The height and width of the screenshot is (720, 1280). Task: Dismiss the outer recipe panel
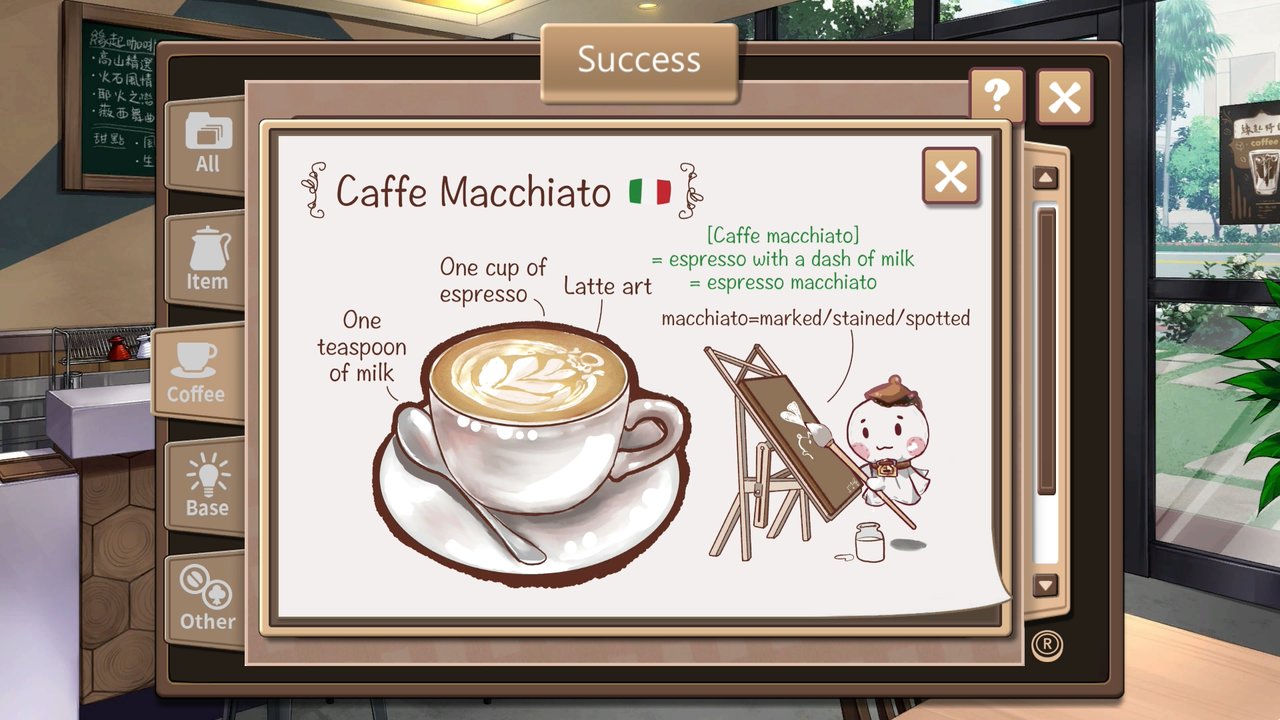tap(1065, 97)
